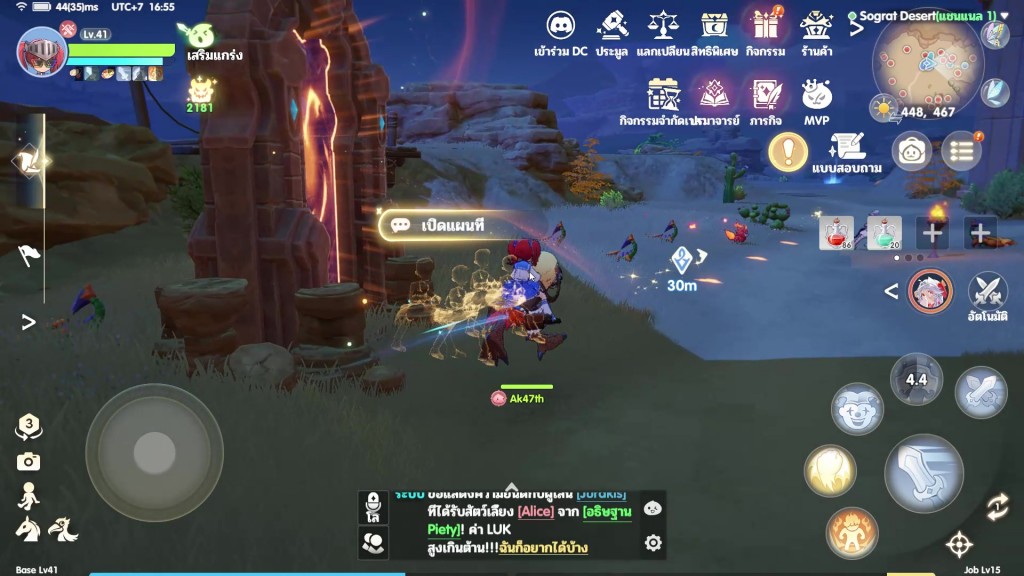Image resolution: width=1024 pixels, height=576 pixels.
Task: Tap the yellow exclamation alert button
Action: [788, 152]
